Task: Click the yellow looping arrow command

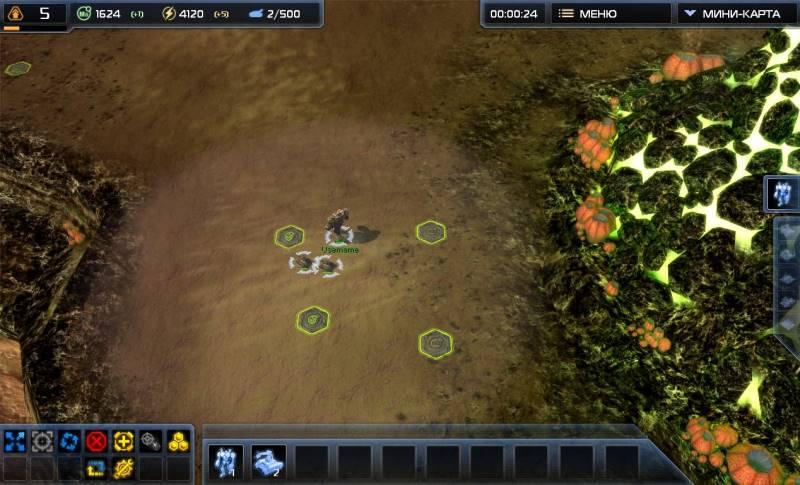Action: click(96, 467)
